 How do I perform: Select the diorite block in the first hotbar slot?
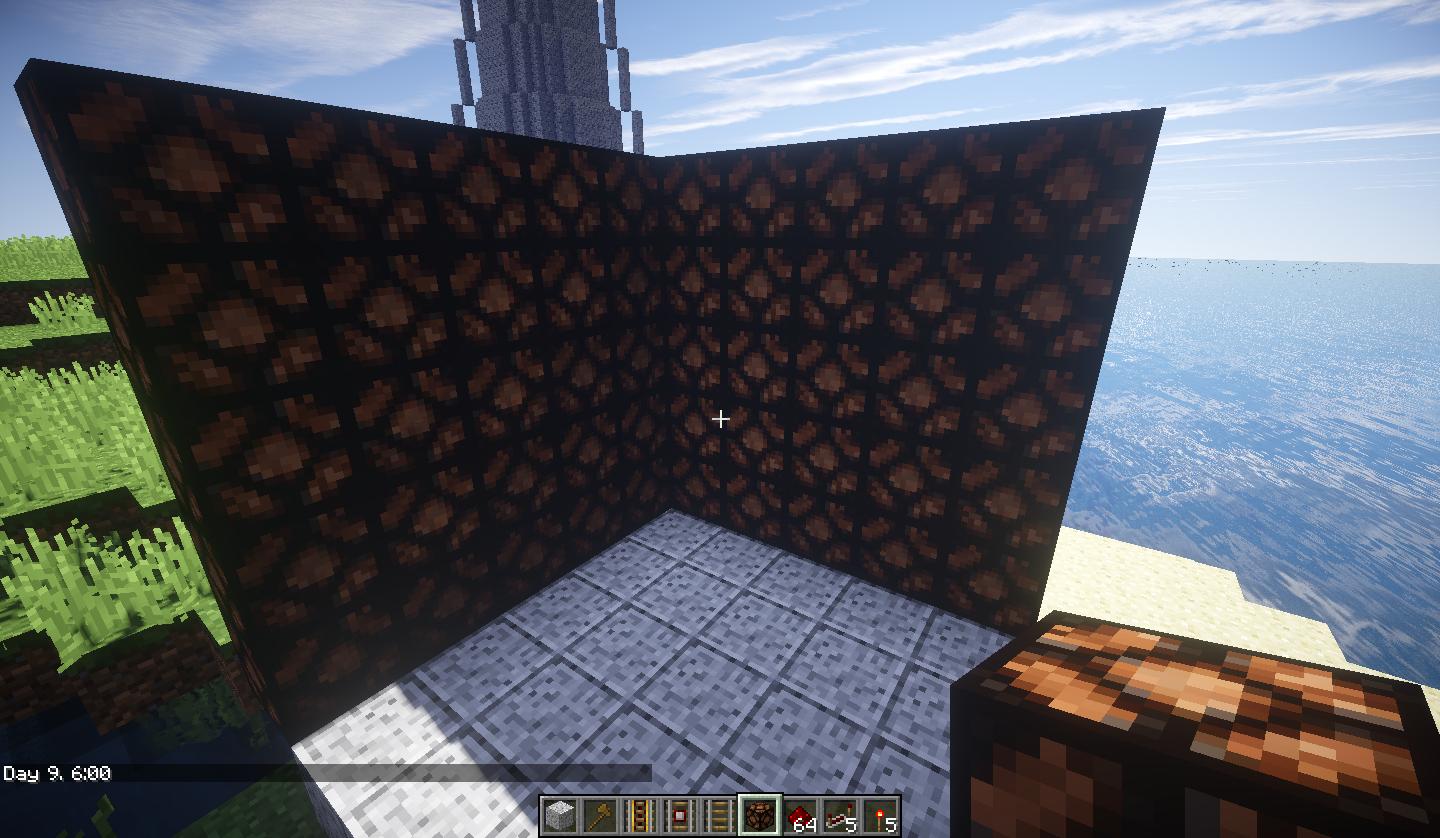tap(560, 814)
